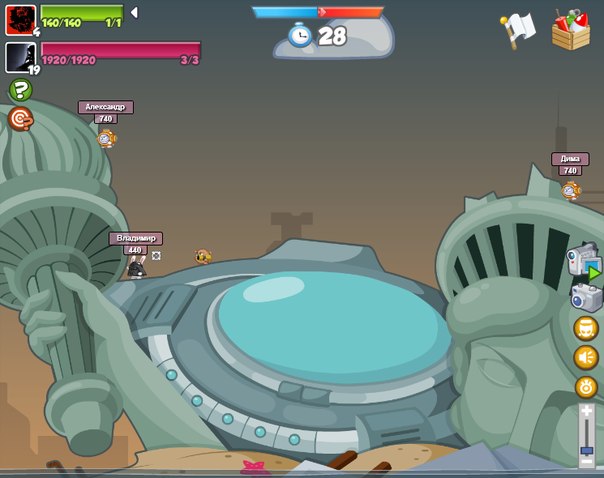Select the dark team avatar
Image resolution: width=604 pixels, height=478 pixels.
[20, 57]
